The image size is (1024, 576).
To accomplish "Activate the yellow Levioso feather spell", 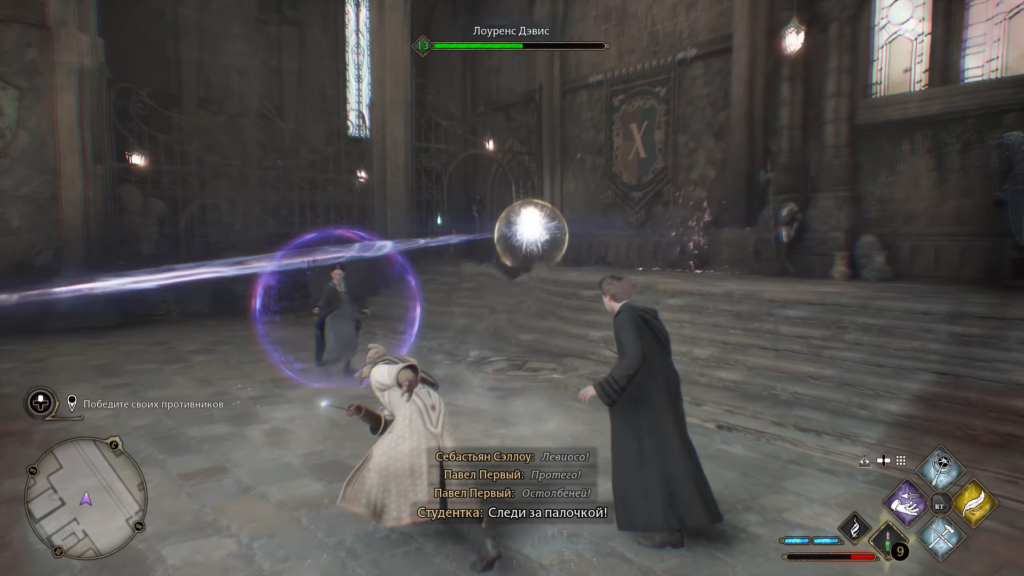I will (x=973, y=502).
